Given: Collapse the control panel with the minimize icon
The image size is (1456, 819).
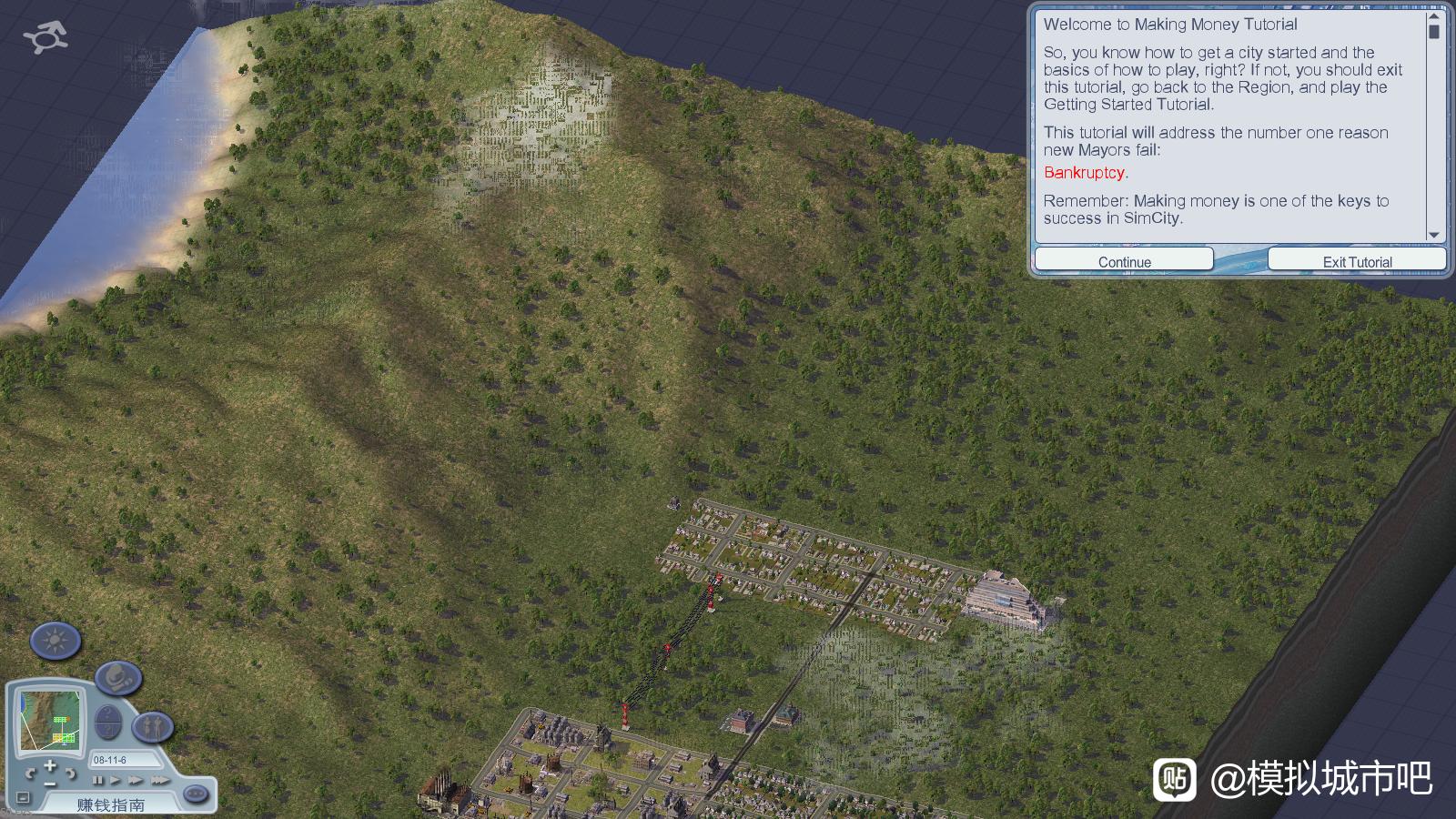Looking at the screenshot, I should click(23, 798).
